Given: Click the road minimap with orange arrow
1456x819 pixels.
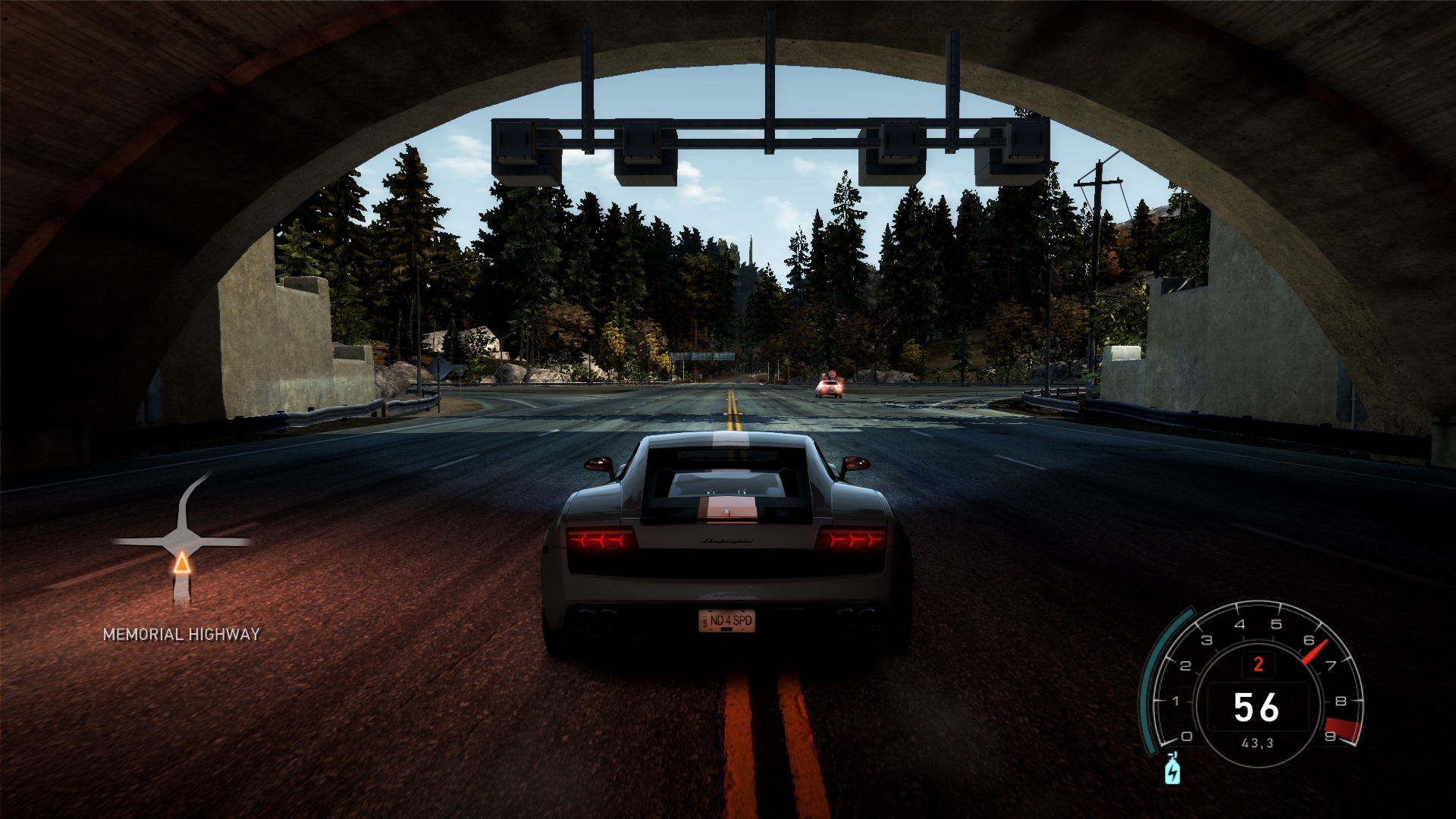Looking at the screenshot, I should pyautogui.click(x=182, y=541).
